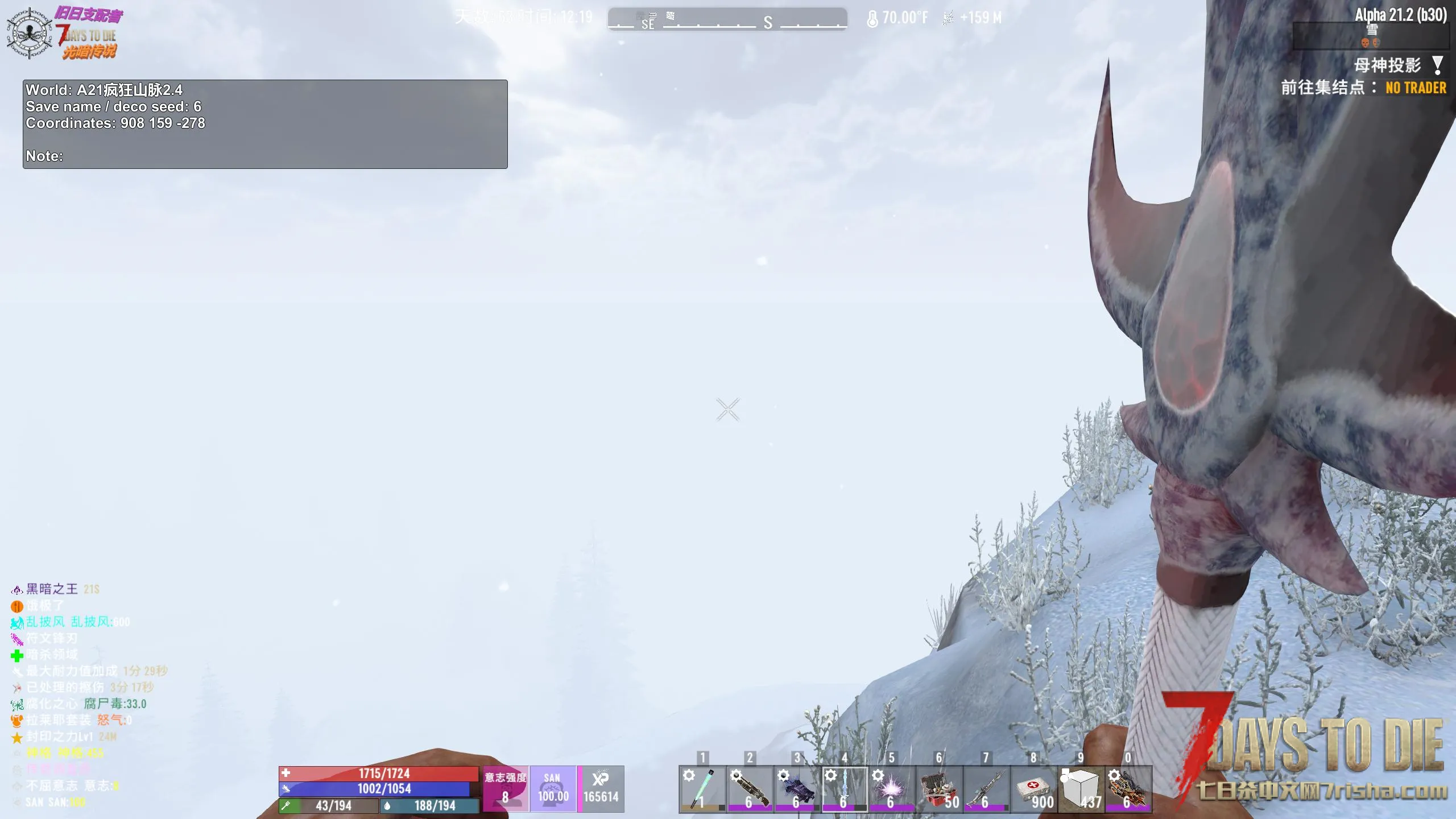This screenshot has height=819, width=1456.
Task: Click the 拉莱耶套装 armor set buff
Action: click(58, 721)
